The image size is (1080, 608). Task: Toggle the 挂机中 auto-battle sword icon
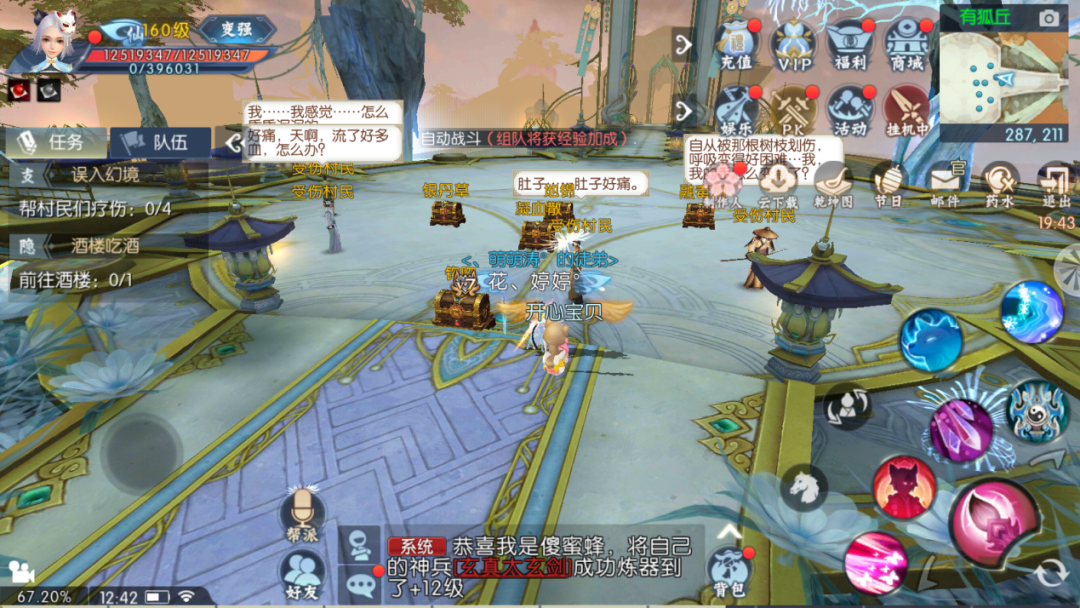[907, 109]
